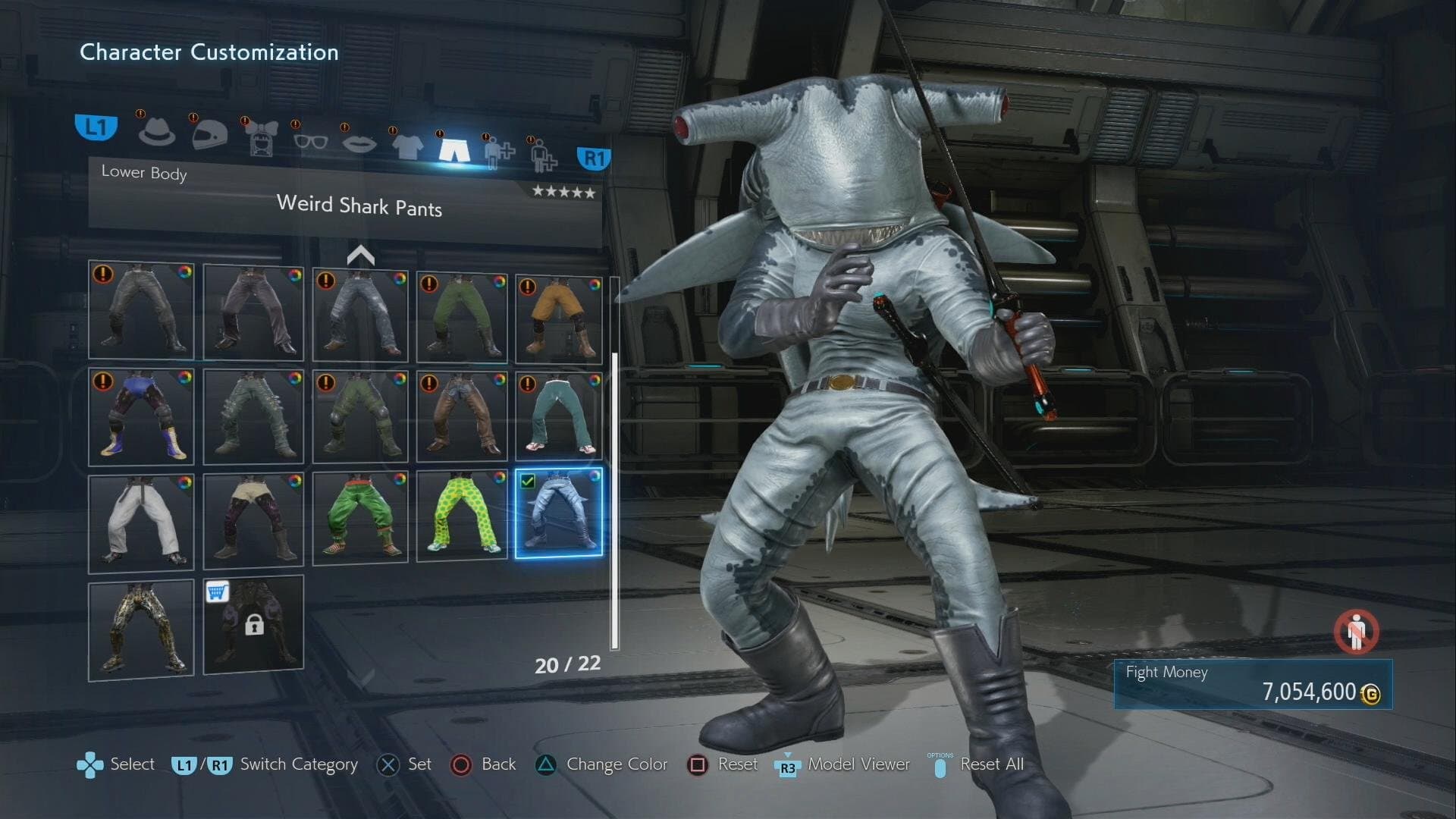
Task: Choose the baggy green pants with red belt
Action: (x=359, y=519)
